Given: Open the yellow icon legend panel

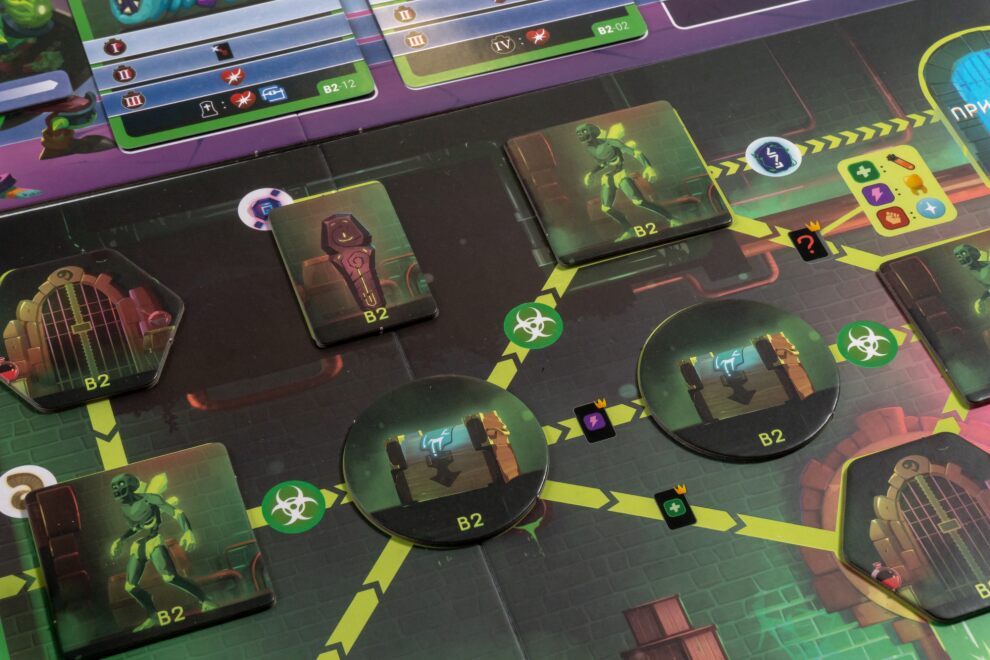Looking at the screenshot, I should (895, 189).
